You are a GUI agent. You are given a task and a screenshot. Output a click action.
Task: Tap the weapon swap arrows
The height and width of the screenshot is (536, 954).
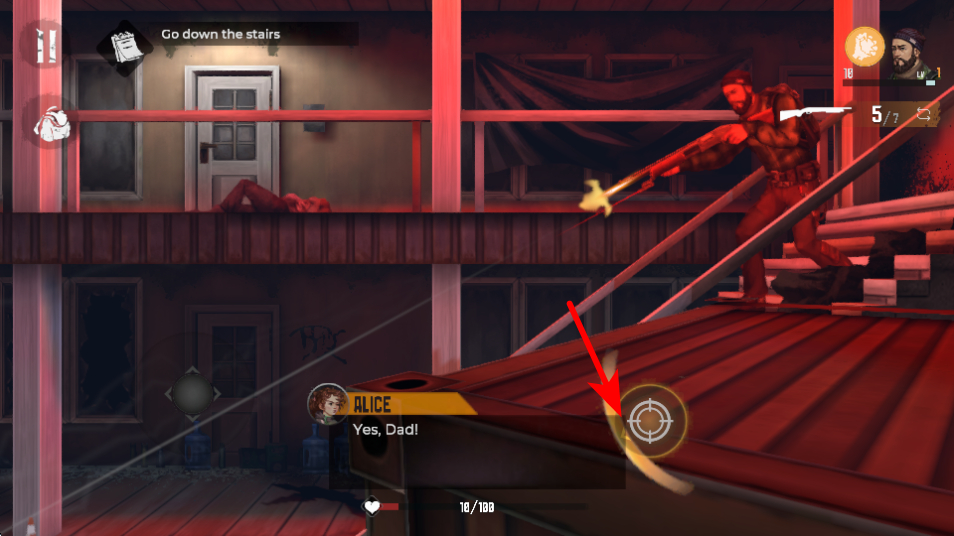tap(921, 115)
